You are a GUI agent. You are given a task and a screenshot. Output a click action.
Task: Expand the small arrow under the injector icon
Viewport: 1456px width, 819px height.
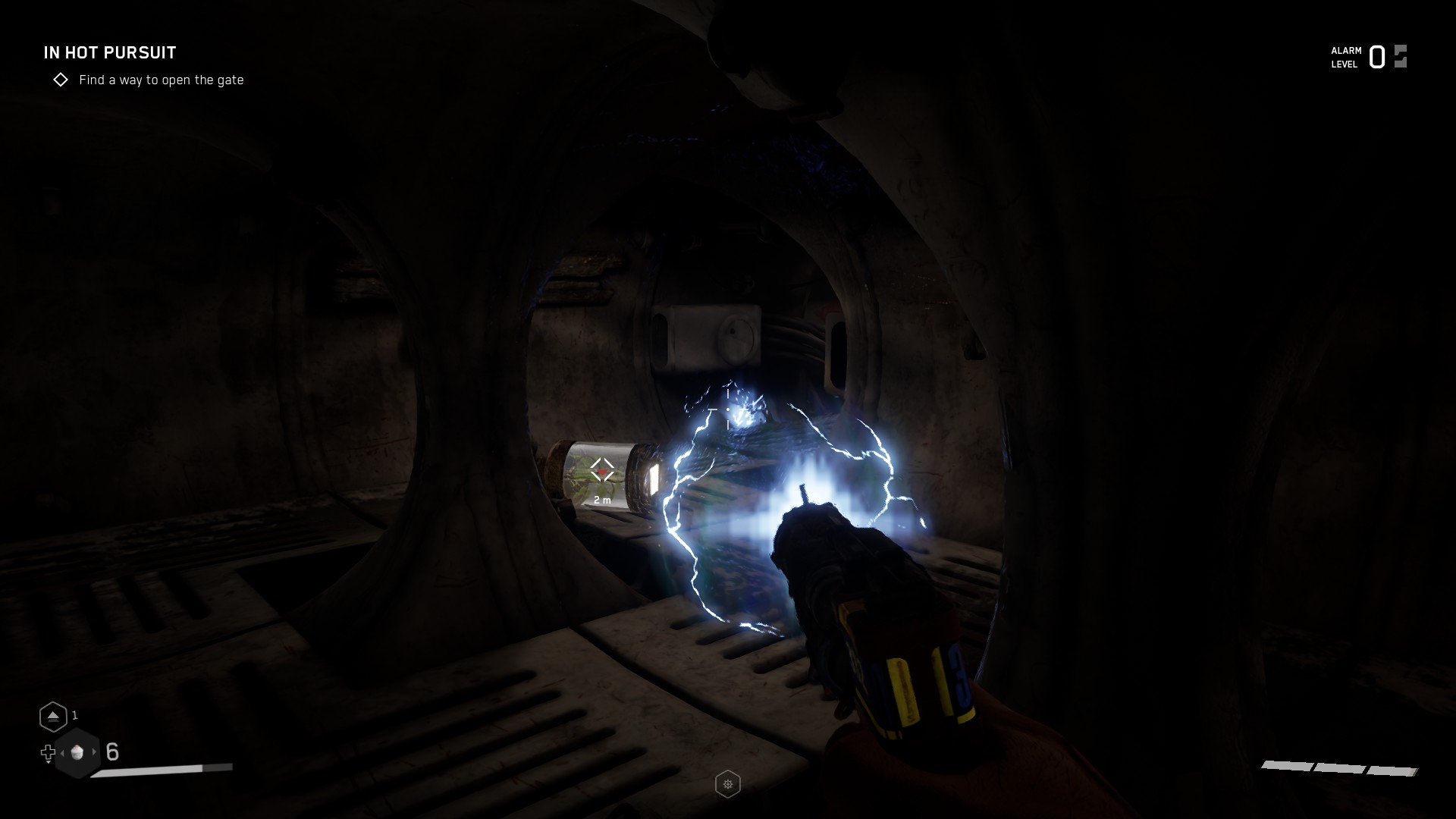(49, 763)
